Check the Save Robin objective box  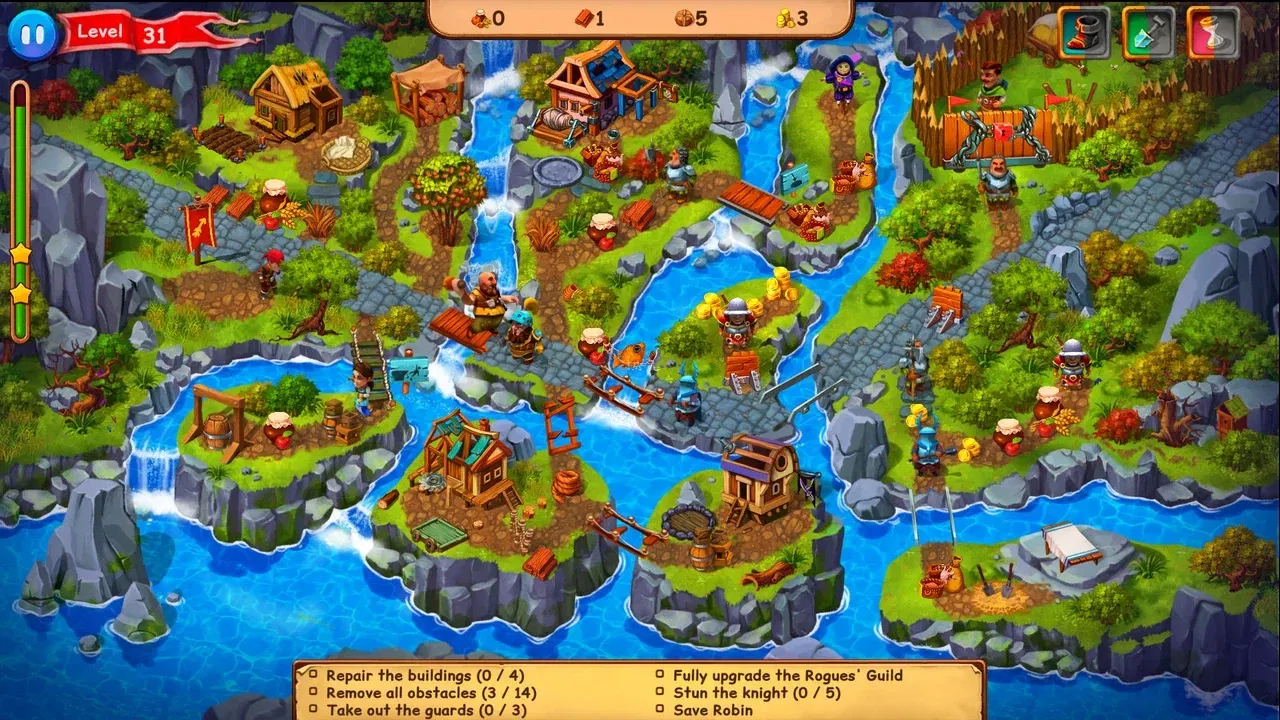[661, 710]
